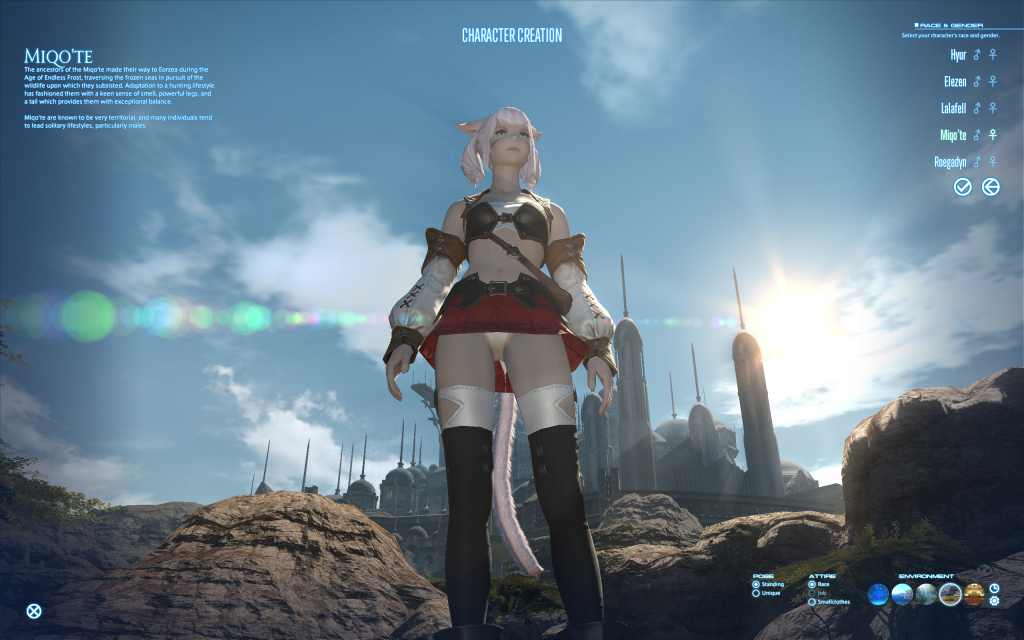Screen dimensions: 1024x640
Task: Select male Roegadyn
Action: (977, 161)
